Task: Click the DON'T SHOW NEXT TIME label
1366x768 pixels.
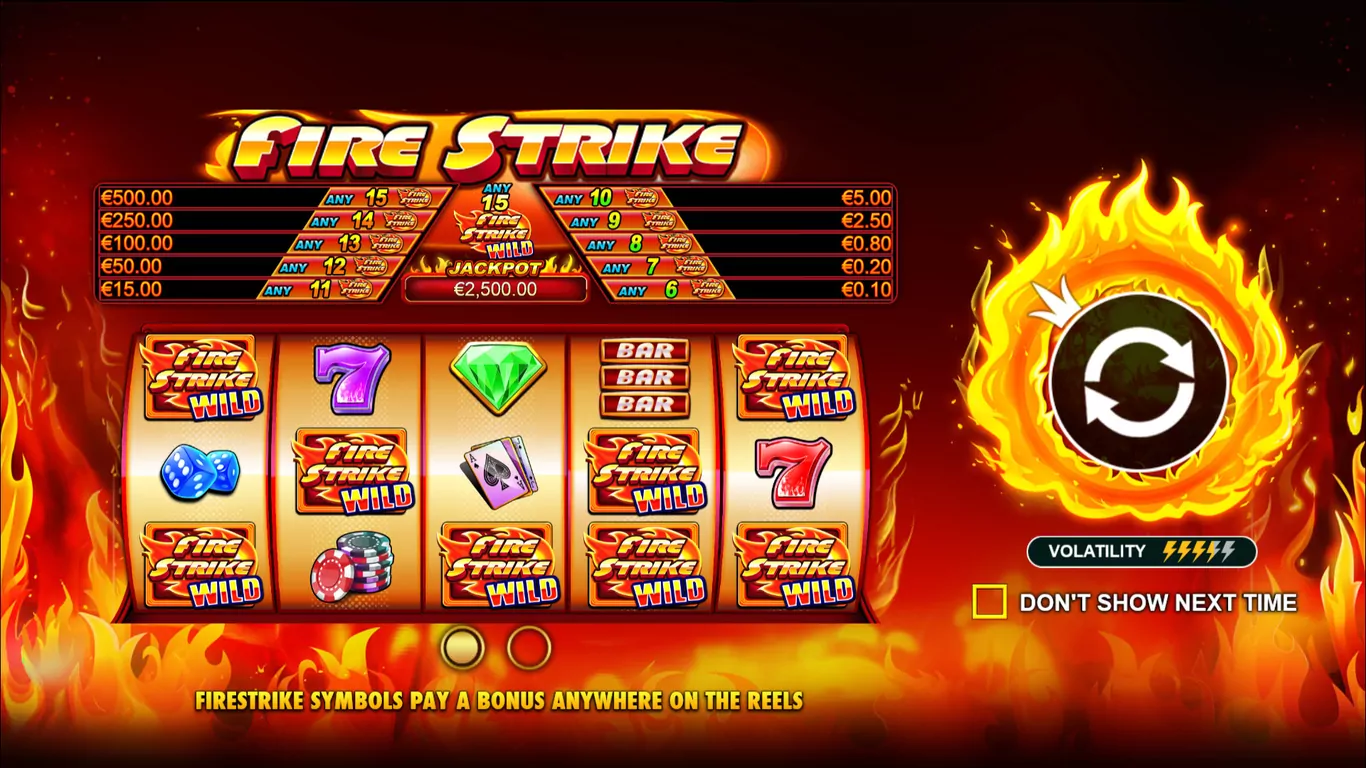Action: [1157, 602]
